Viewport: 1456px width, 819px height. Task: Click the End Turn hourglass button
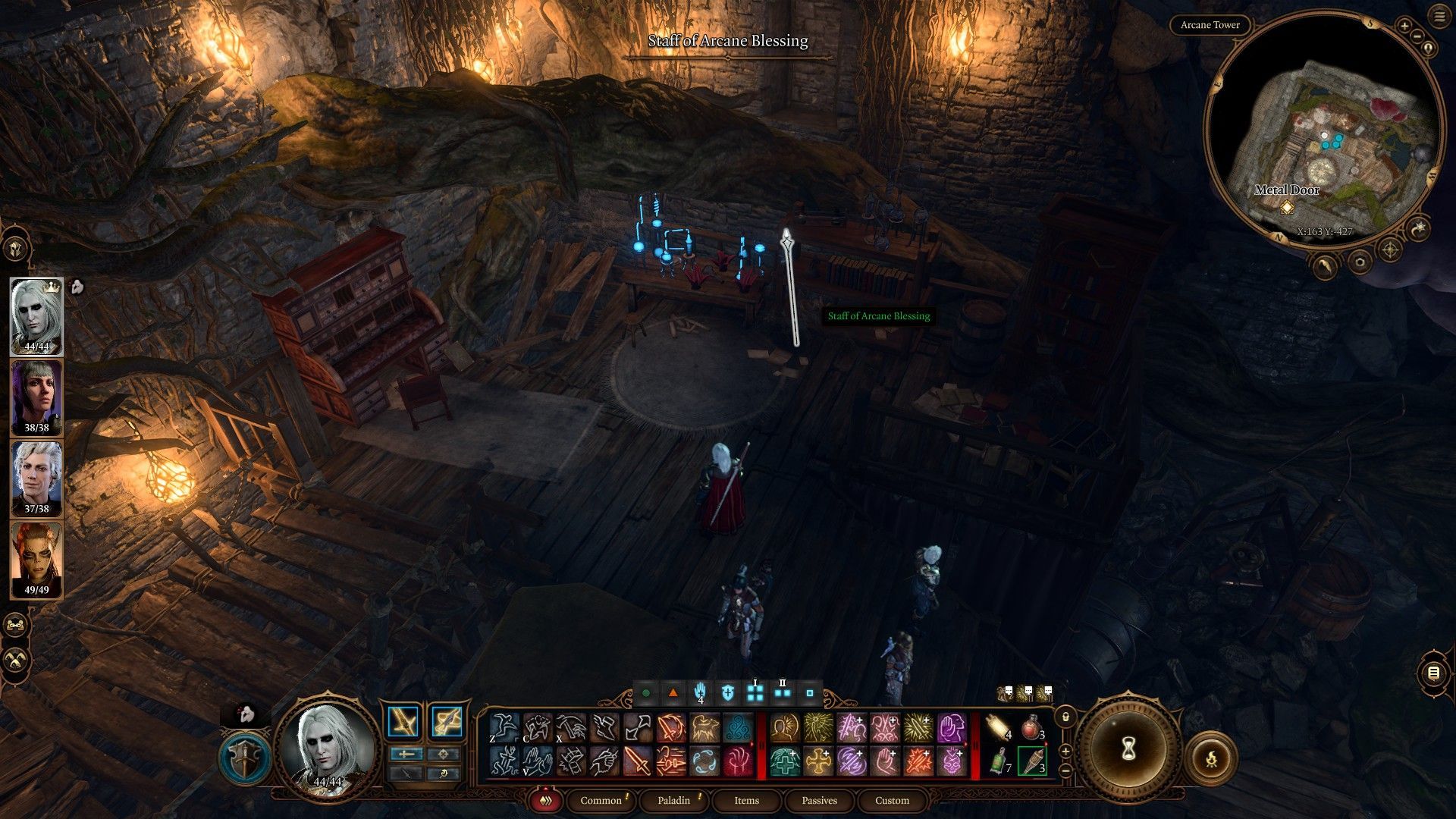point(1128,749)
